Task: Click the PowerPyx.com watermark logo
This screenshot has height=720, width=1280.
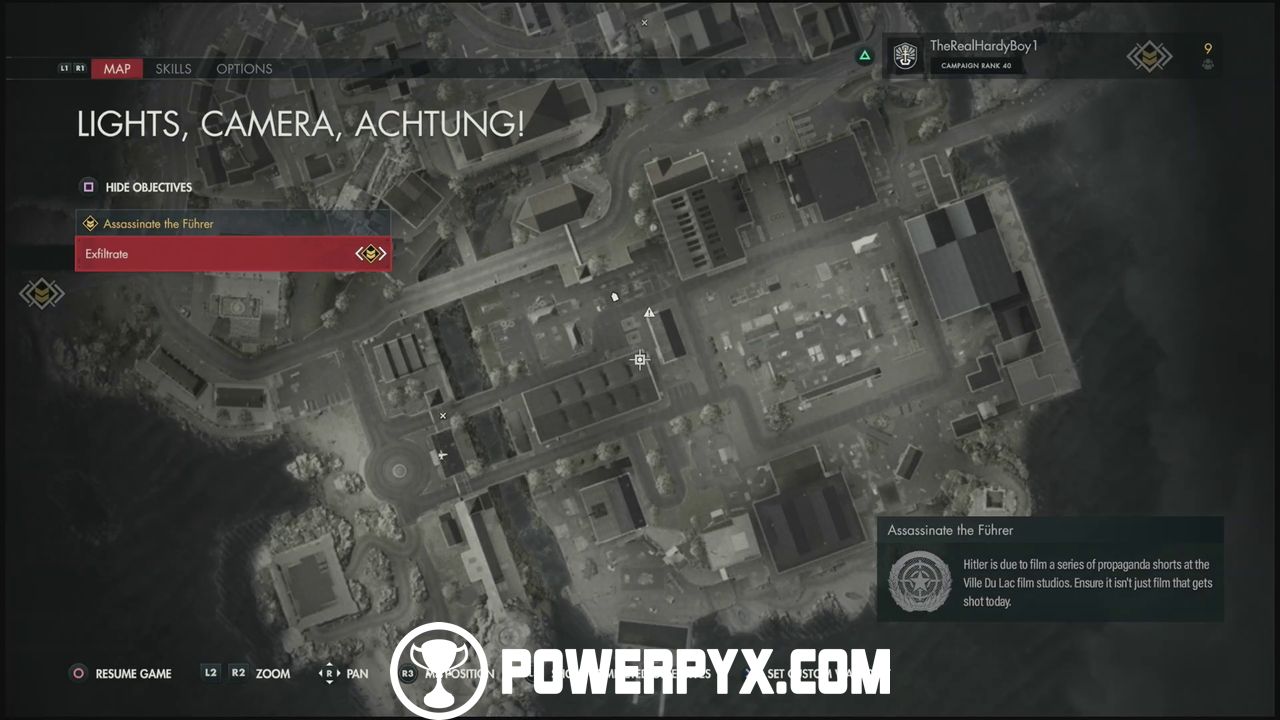Action: 640,671
